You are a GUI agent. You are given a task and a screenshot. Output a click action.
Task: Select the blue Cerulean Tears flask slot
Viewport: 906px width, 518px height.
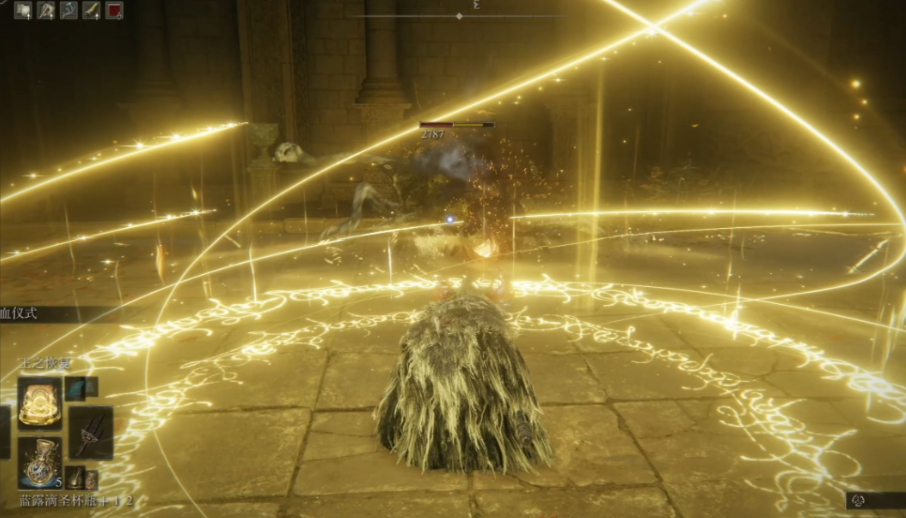point(40,461)
